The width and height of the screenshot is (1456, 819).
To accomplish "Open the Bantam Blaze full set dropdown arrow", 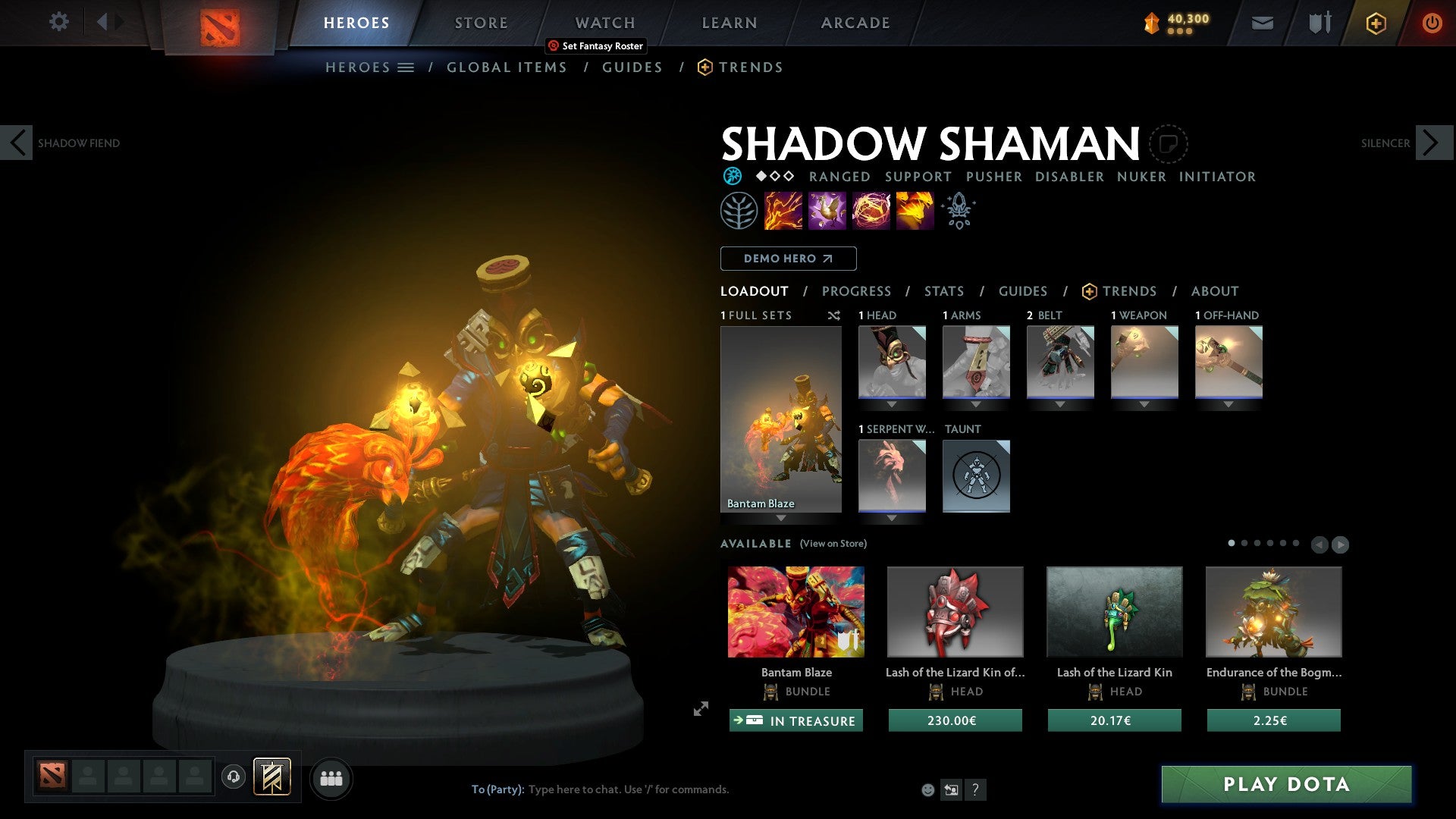I will (781, 519).
